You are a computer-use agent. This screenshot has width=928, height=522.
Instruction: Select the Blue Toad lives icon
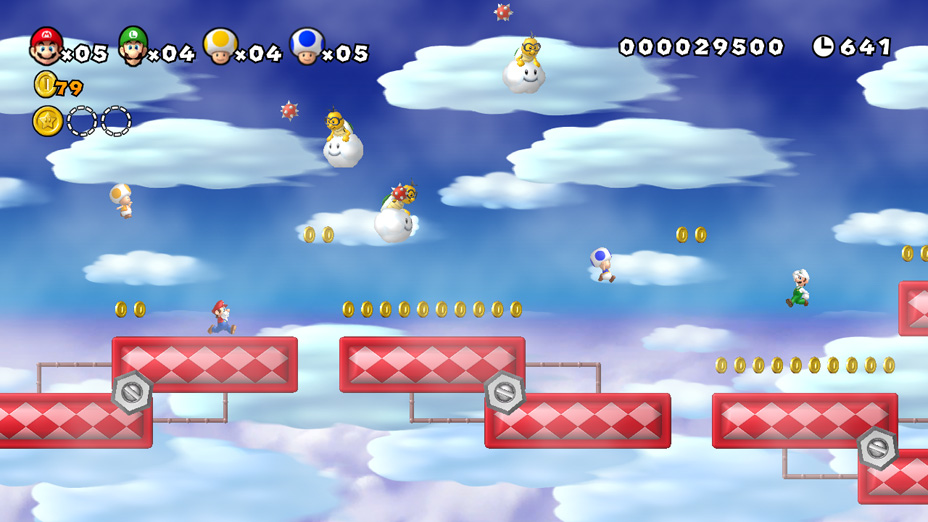point(306,46)
